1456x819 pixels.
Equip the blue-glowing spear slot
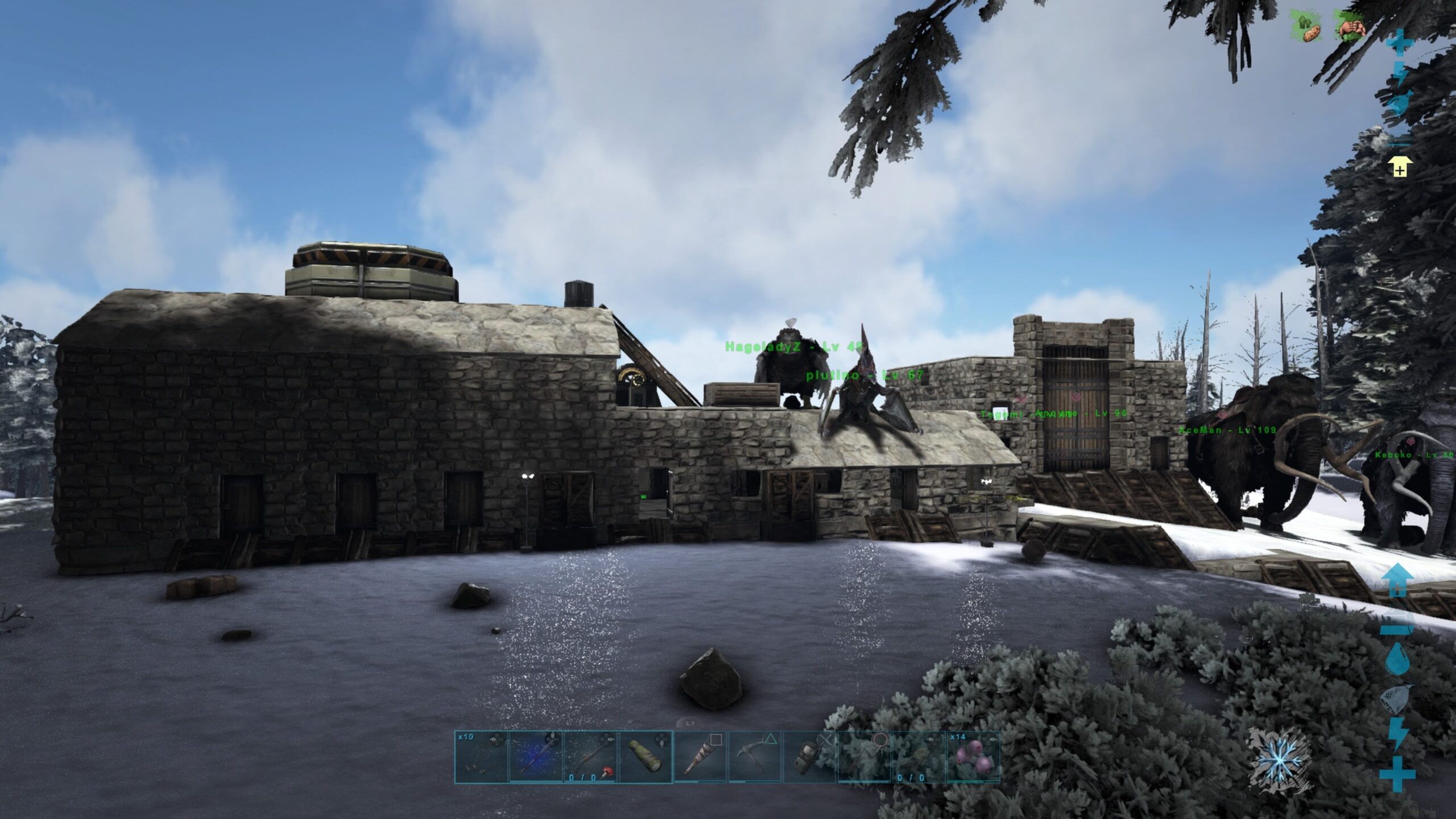click(536, 756)
